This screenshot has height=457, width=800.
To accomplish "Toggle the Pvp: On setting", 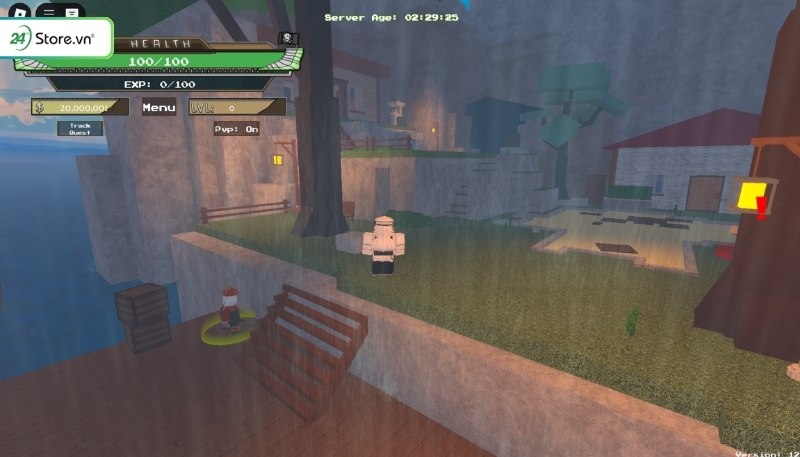I will (x=236, y=128).
